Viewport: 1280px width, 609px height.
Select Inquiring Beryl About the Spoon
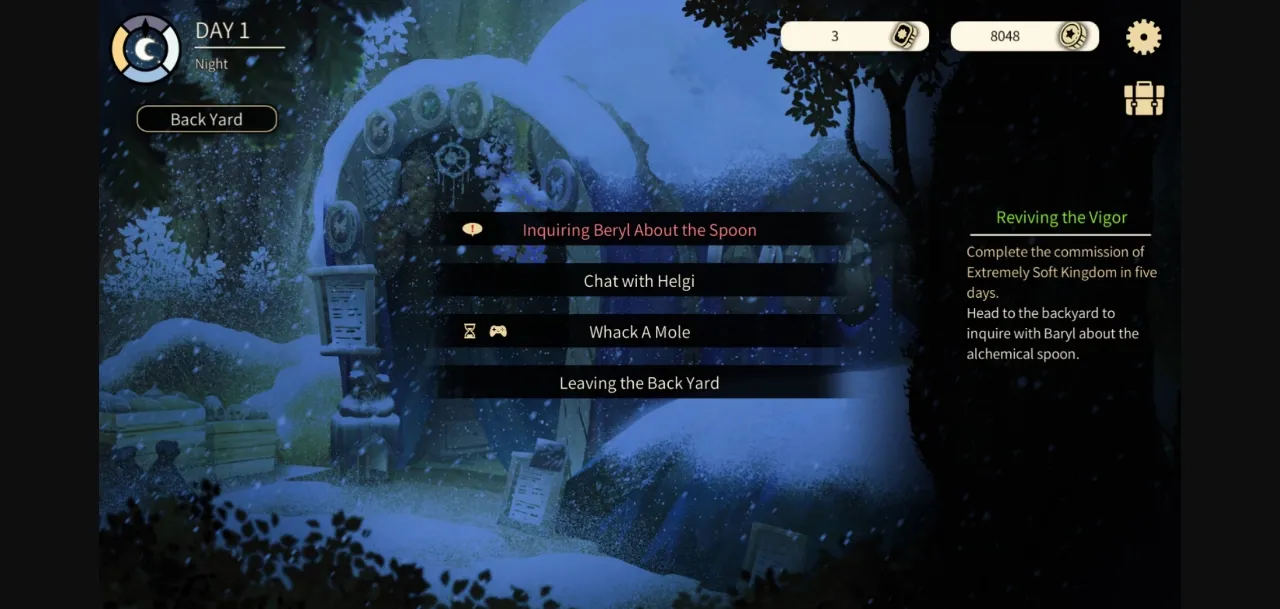[639, 230]
